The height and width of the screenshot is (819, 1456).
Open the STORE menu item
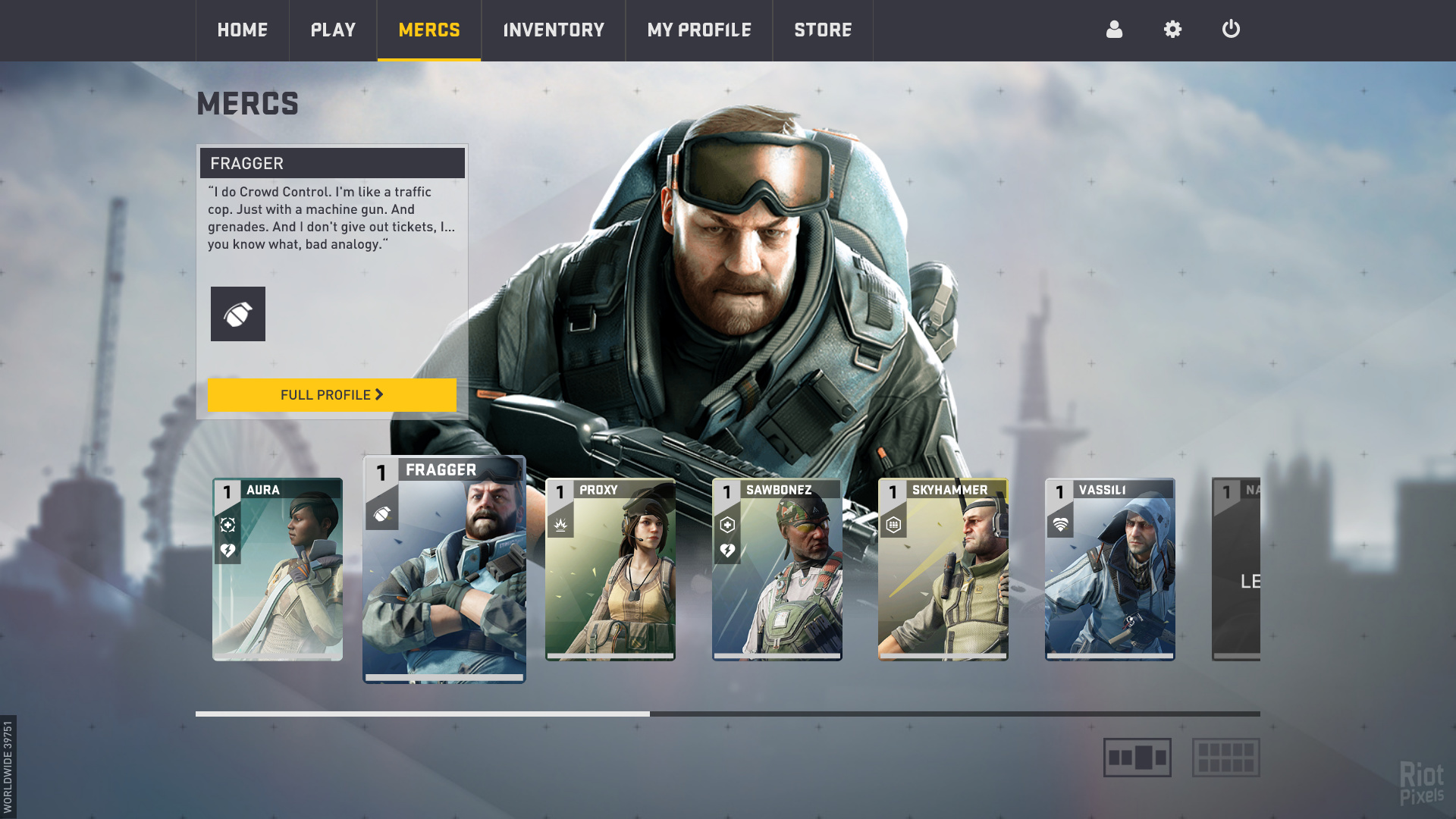(823, 30)
